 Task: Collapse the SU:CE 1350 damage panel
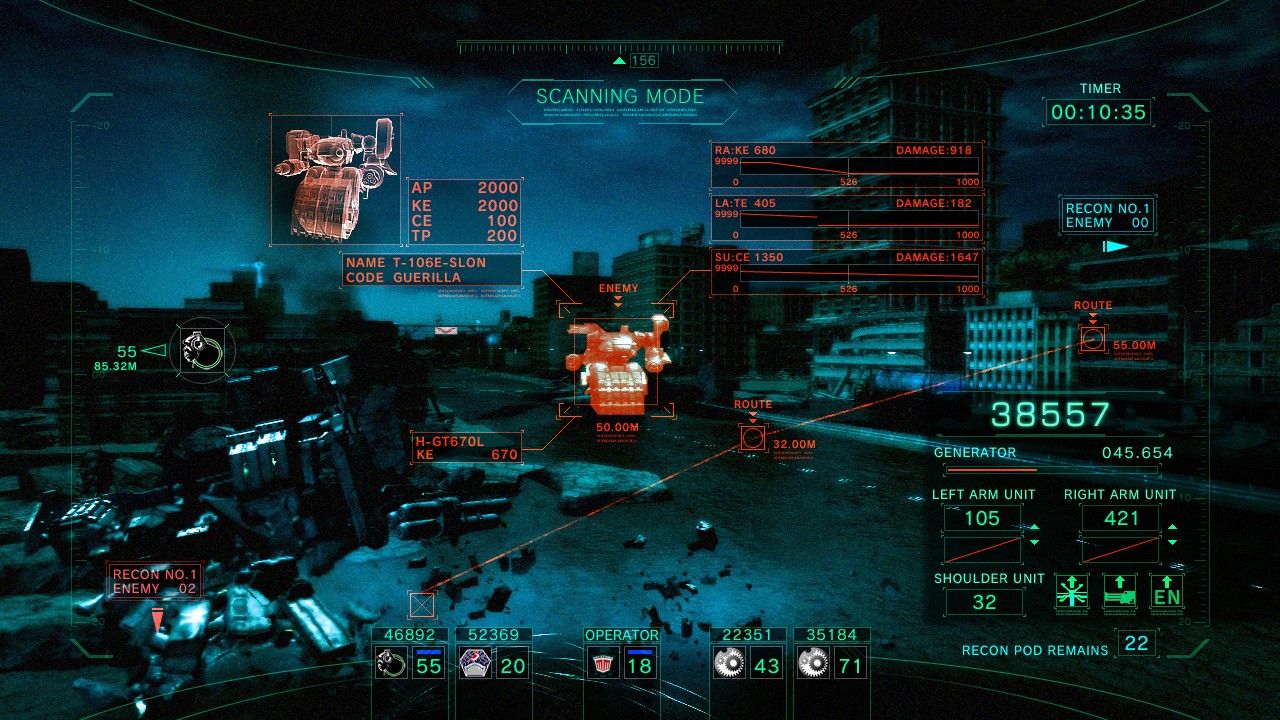843,272
